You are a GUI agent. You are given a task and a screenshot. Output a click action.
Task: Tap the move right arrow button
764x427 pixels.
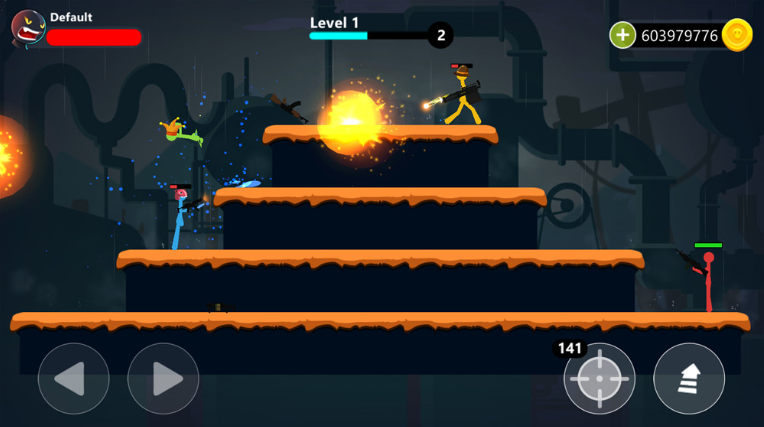[163, 379]
